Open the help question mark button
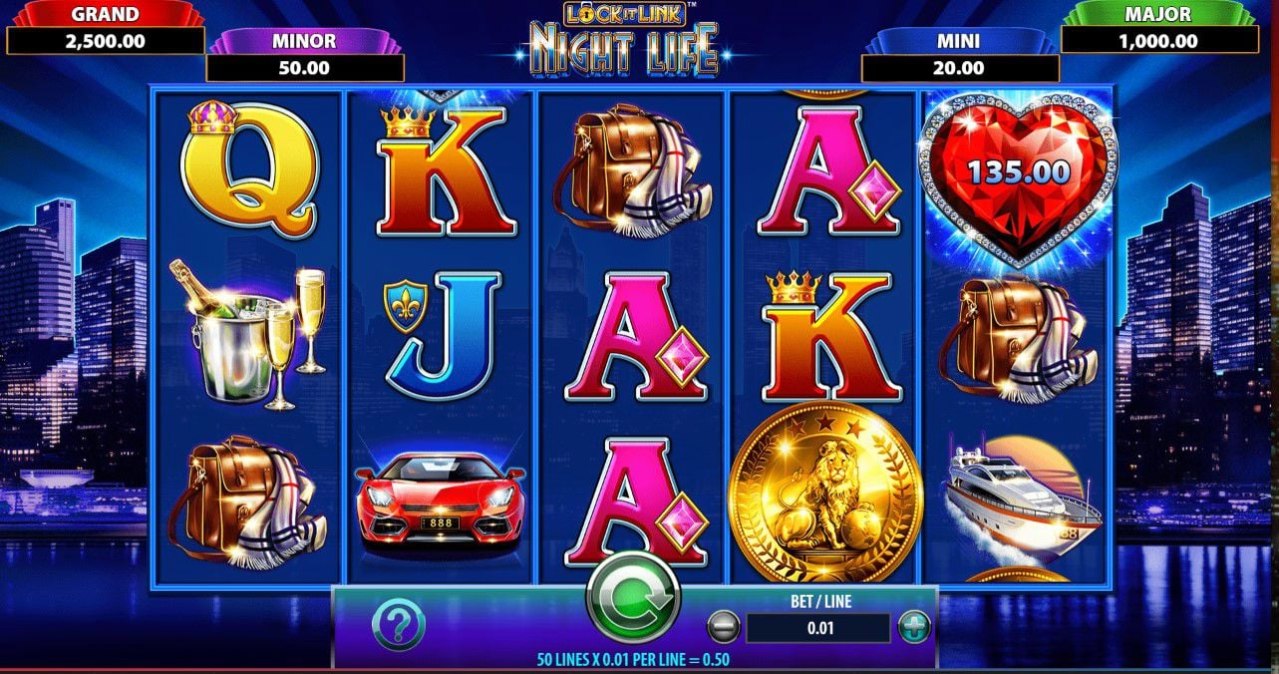1279x674 pixels. (398, 626)
